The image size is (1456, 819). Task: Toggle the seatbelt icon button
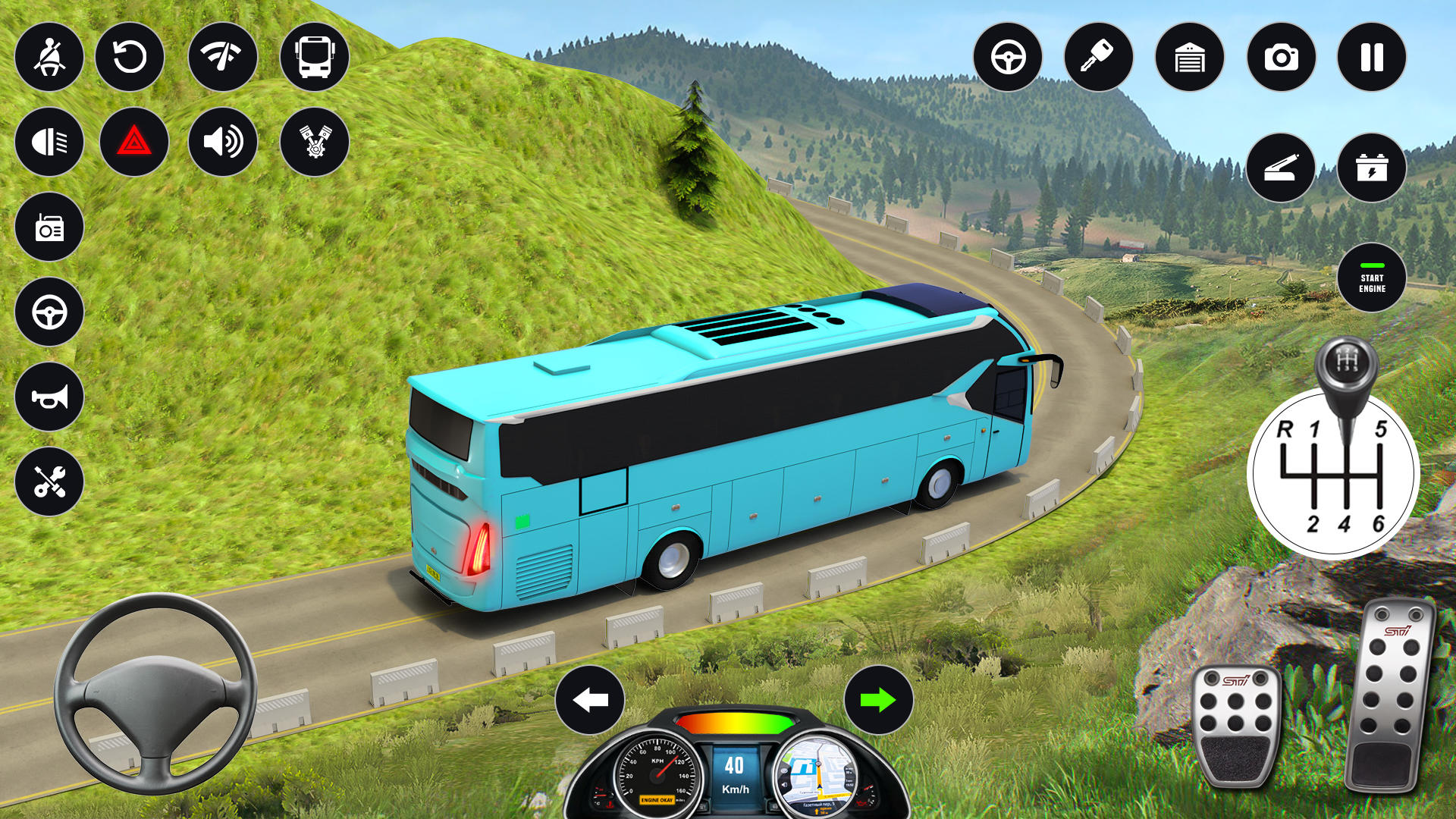[x=49, y=58]
